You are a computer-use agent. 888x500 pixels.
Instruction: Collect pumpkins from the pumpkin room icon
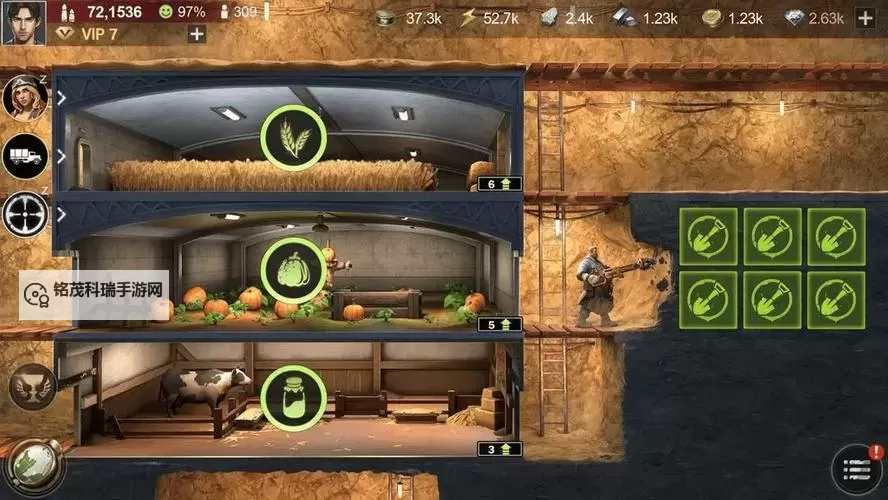293,270
